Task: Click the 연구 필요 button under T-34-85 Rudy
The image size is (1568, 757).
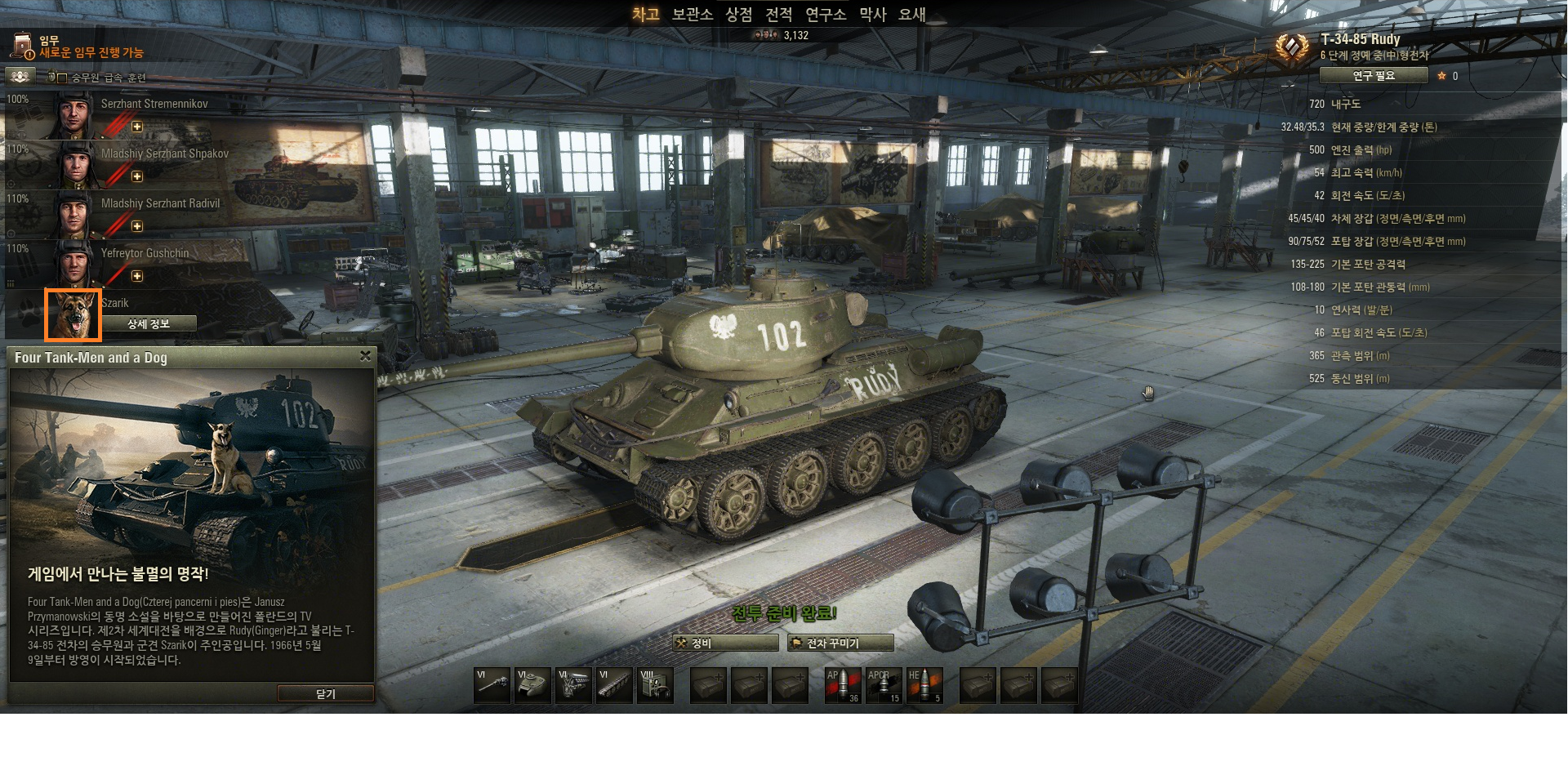Action: (x=1374, y=75)
